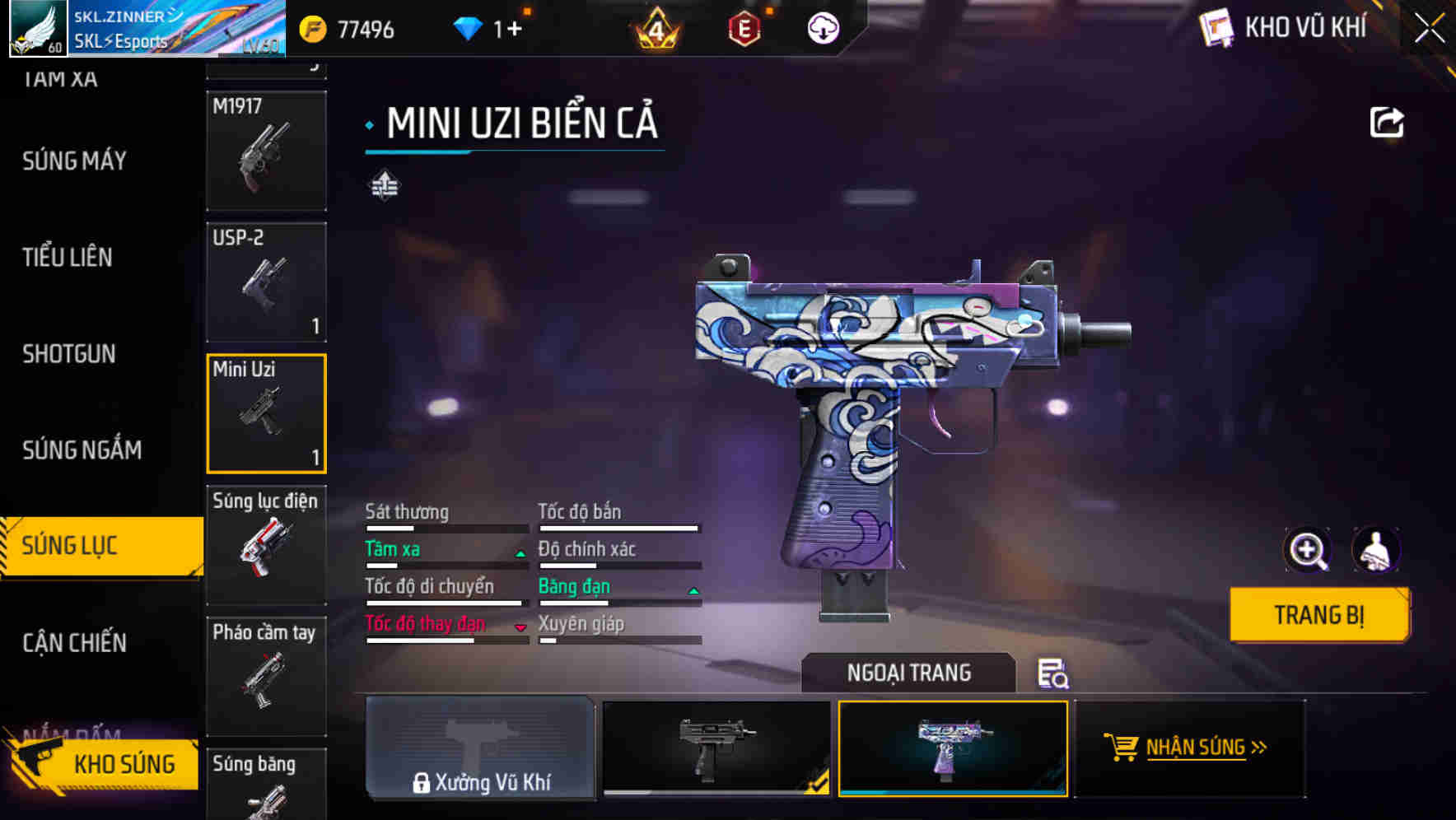Open the CẬN CHIẾN melee category
Screen dimensions: 1456x820
click(74, 642)
